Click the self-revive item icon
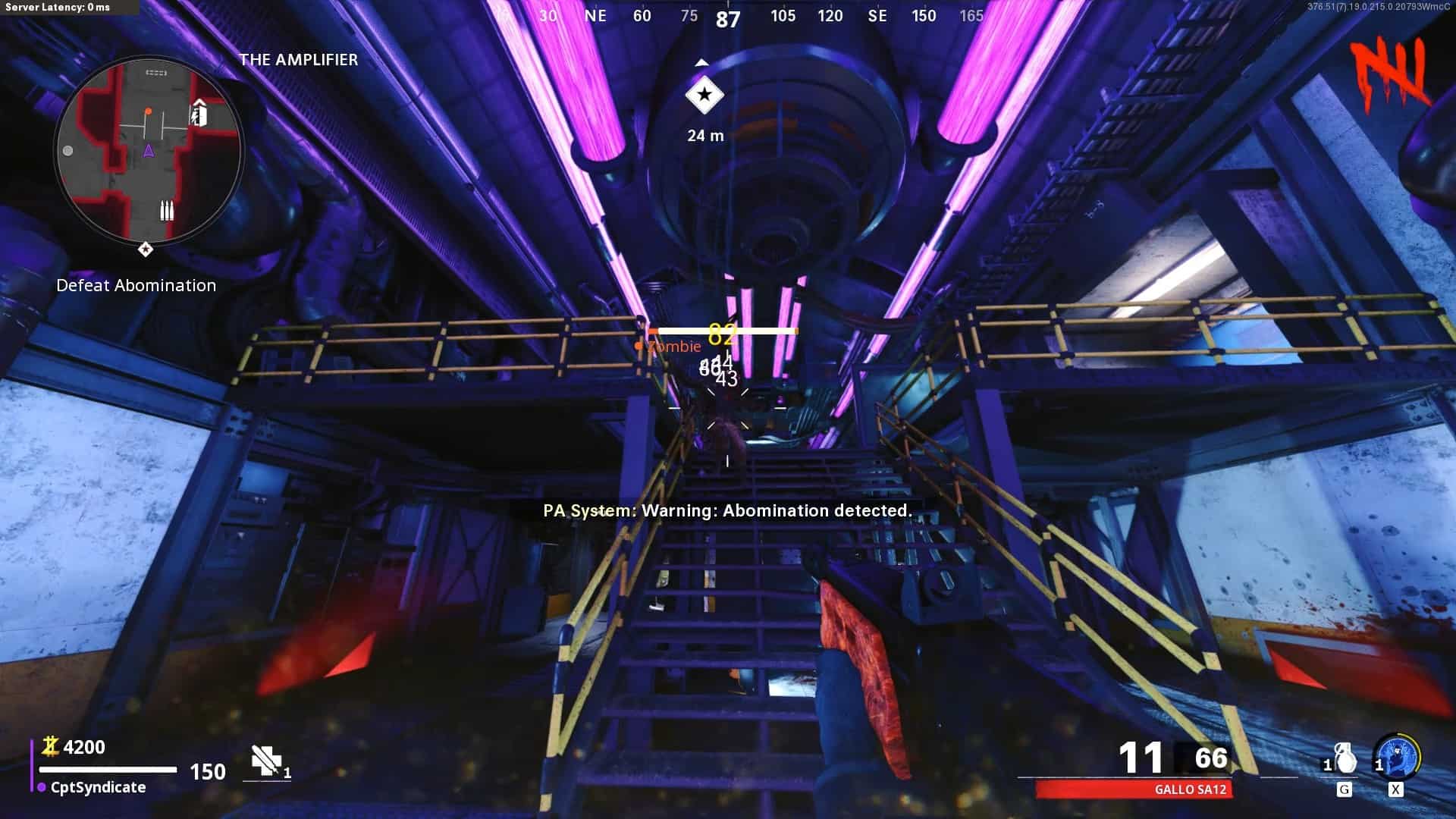The width and height of the screenshot is (1456, 819). (265, 761)
